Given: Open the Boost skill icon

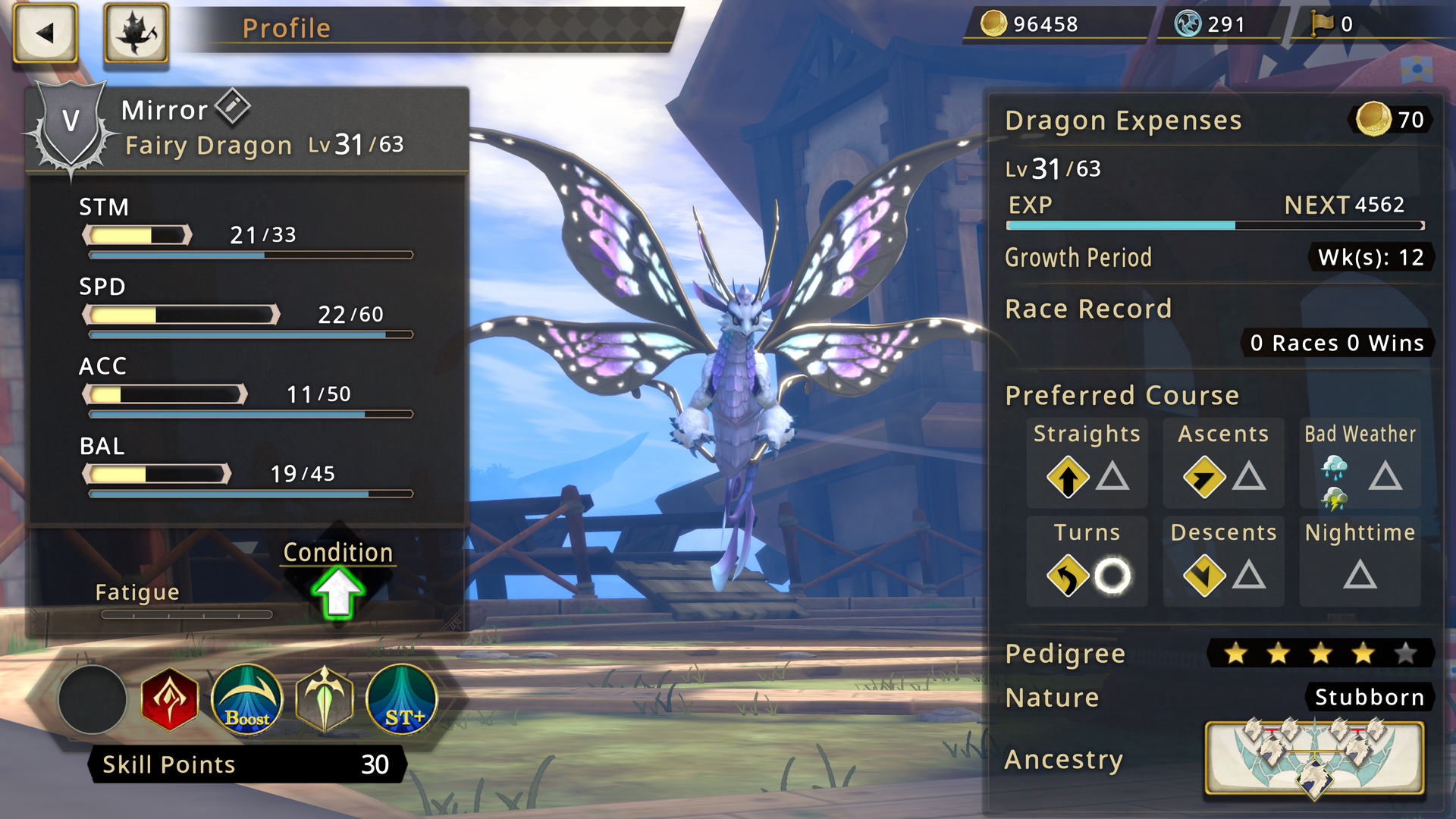Looking at the screenshot, I should click(246, 699).
